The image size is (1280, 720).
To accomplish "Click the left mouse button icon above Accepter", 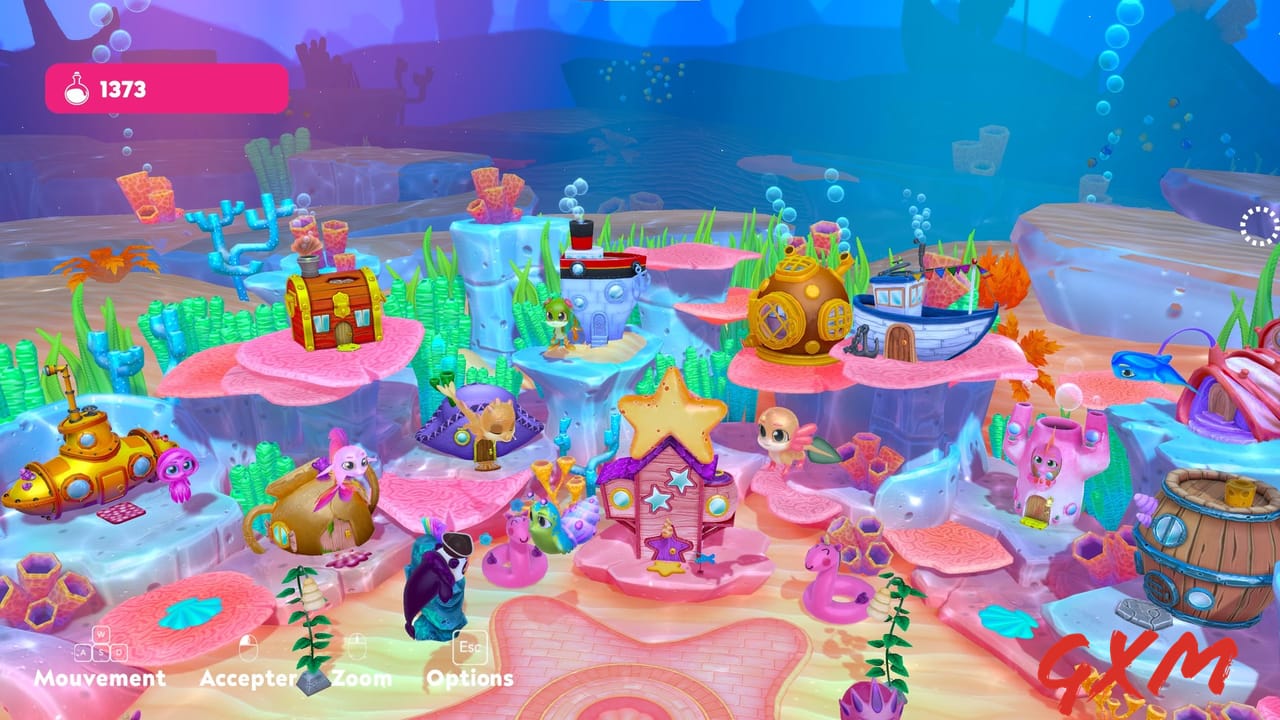I will (246, 647).
